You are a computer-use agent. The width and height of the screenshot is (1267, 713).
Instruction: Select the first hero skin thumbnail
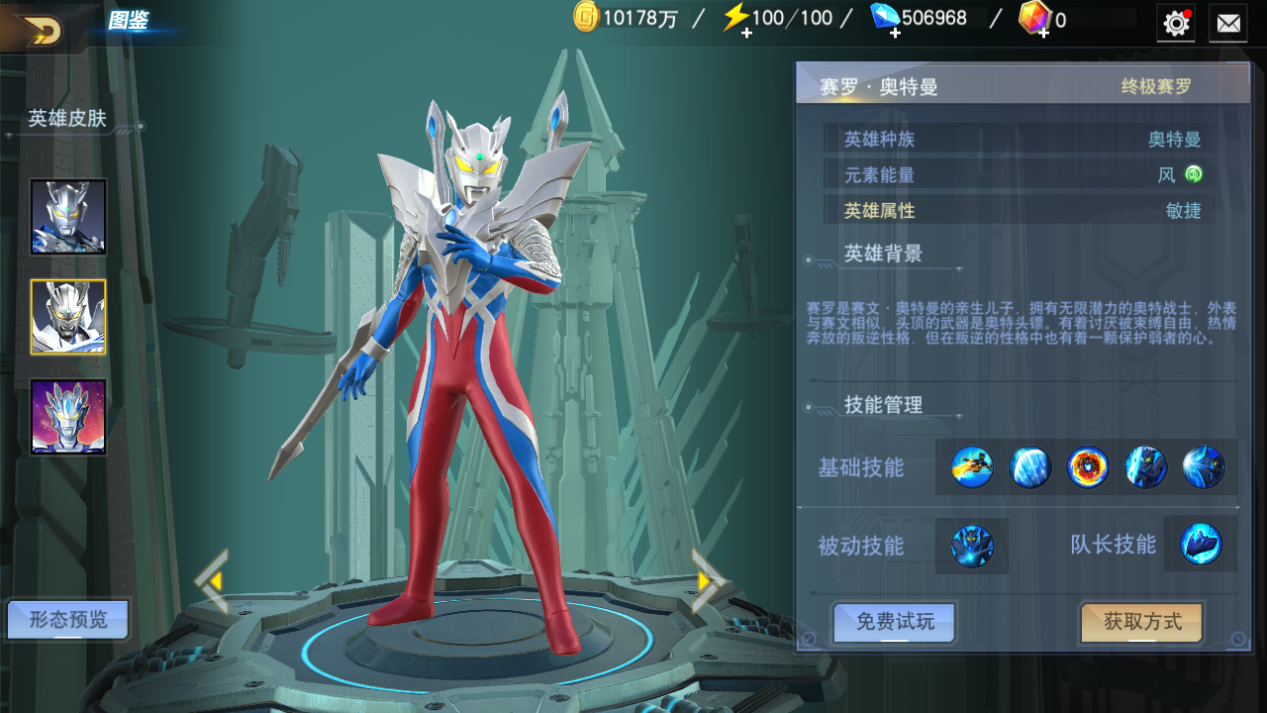pyautogui.click(x=68, y=217)
